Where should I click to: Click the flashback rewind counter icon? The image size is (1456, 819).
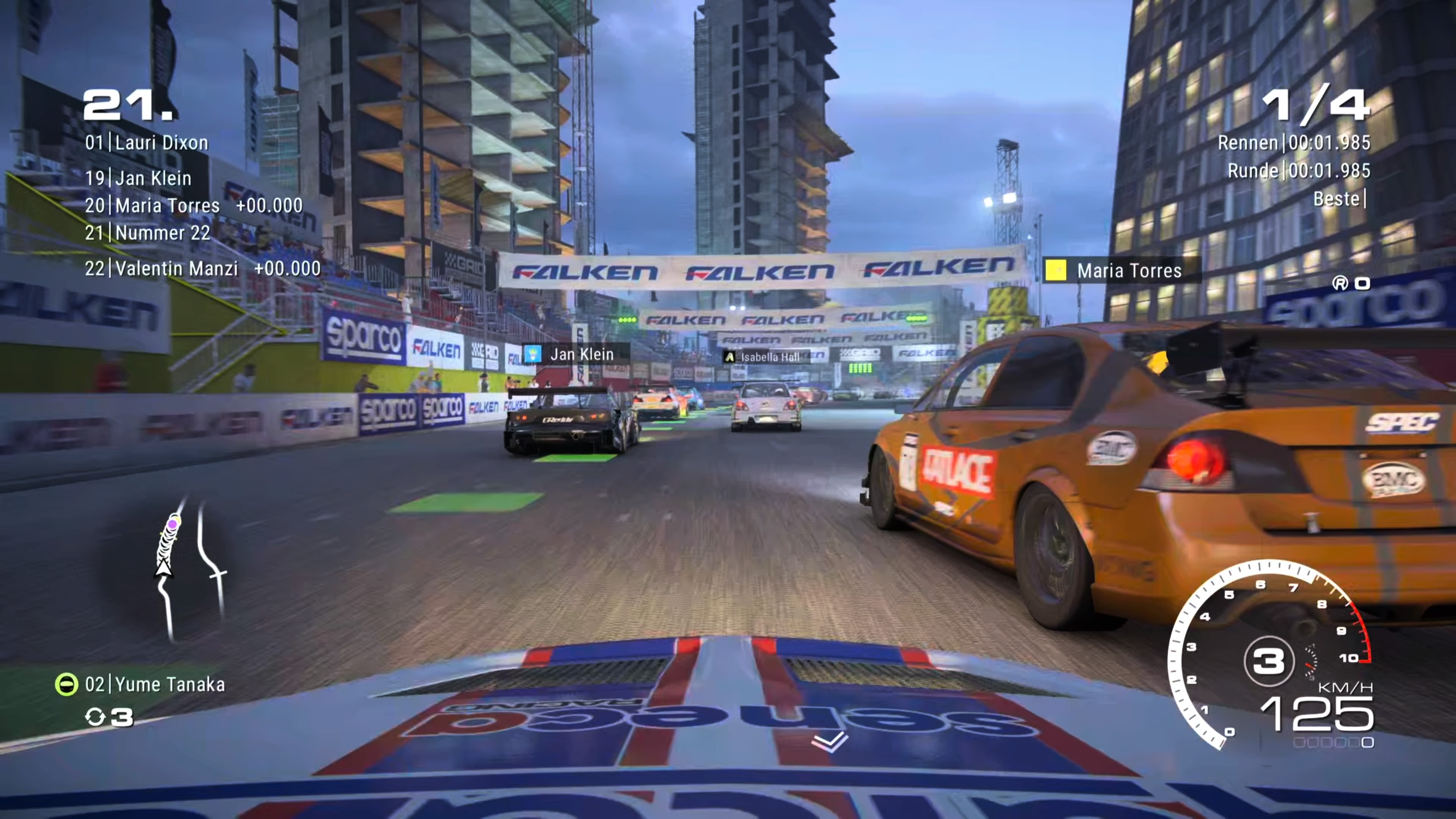[95, 717]
